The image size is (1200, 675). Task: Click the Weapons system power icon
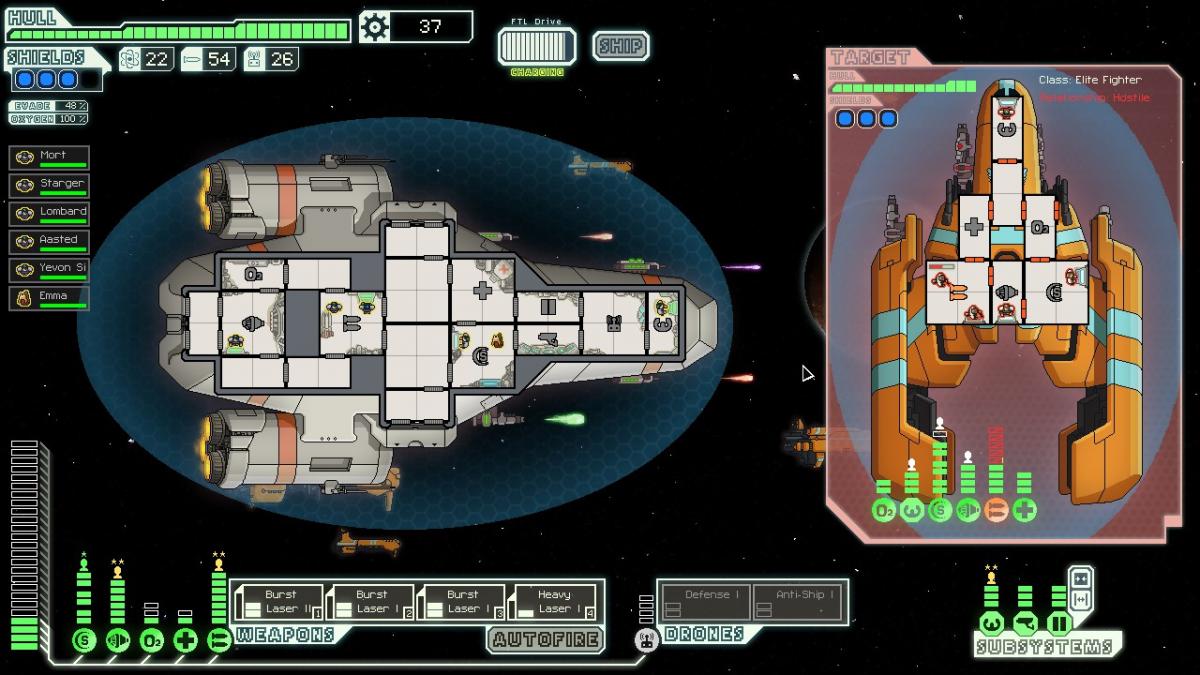click(x=219, y=640)
